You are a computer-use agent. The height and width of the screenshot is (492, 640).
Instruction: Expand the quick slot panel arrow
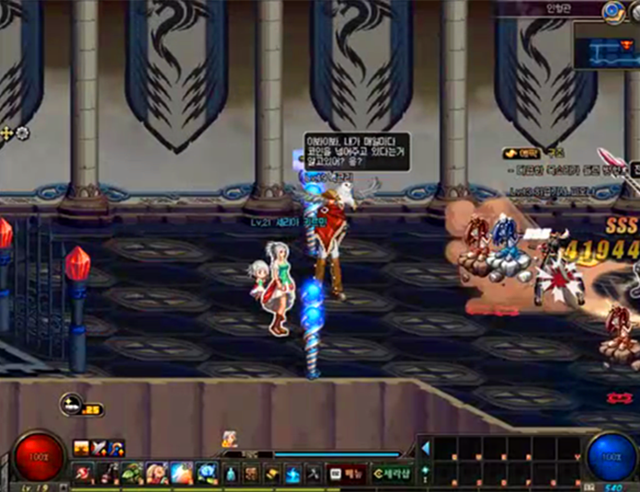coord(424,447)
